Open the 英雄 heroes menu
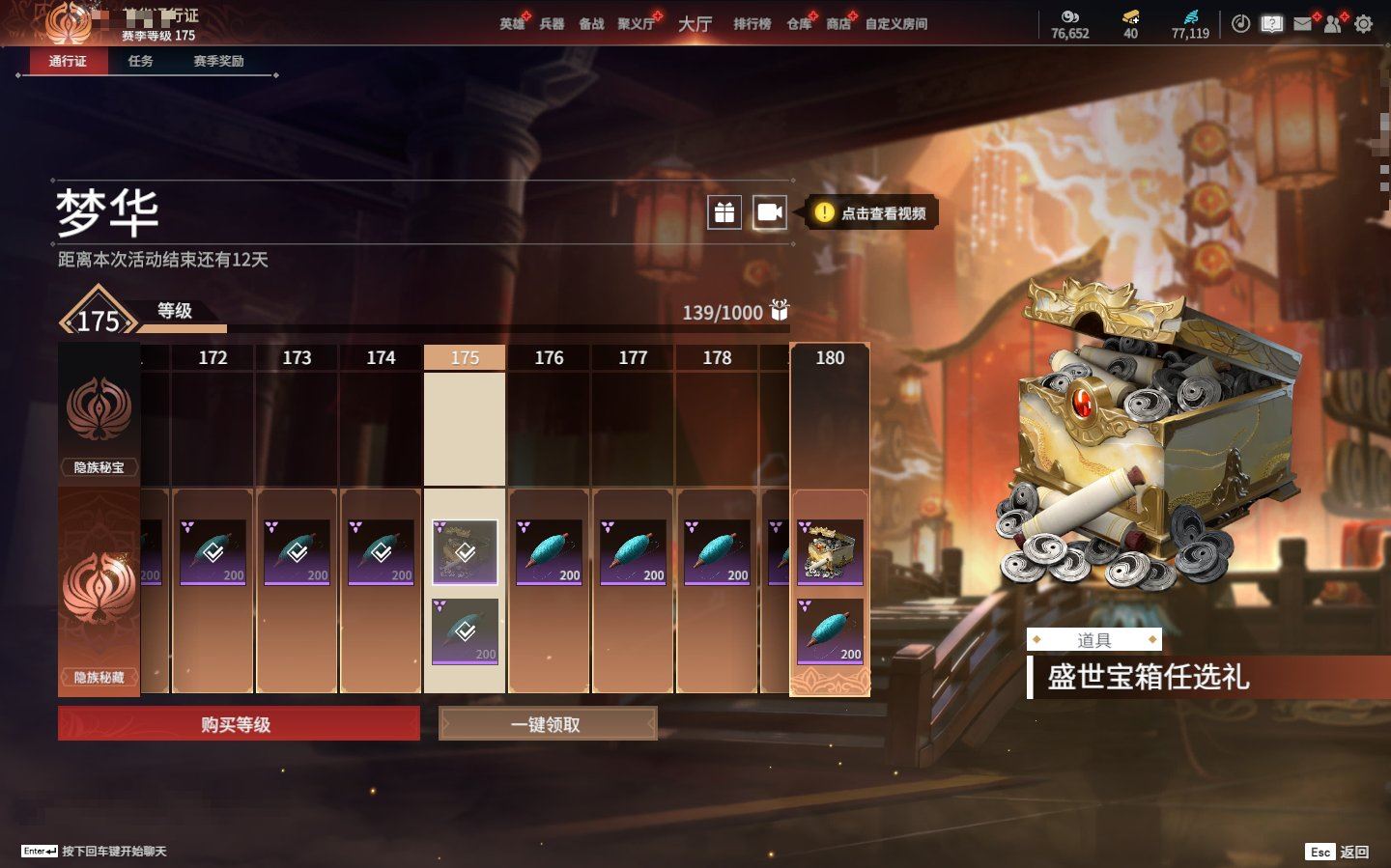The image size is (1391, 868). coord(512,24)
